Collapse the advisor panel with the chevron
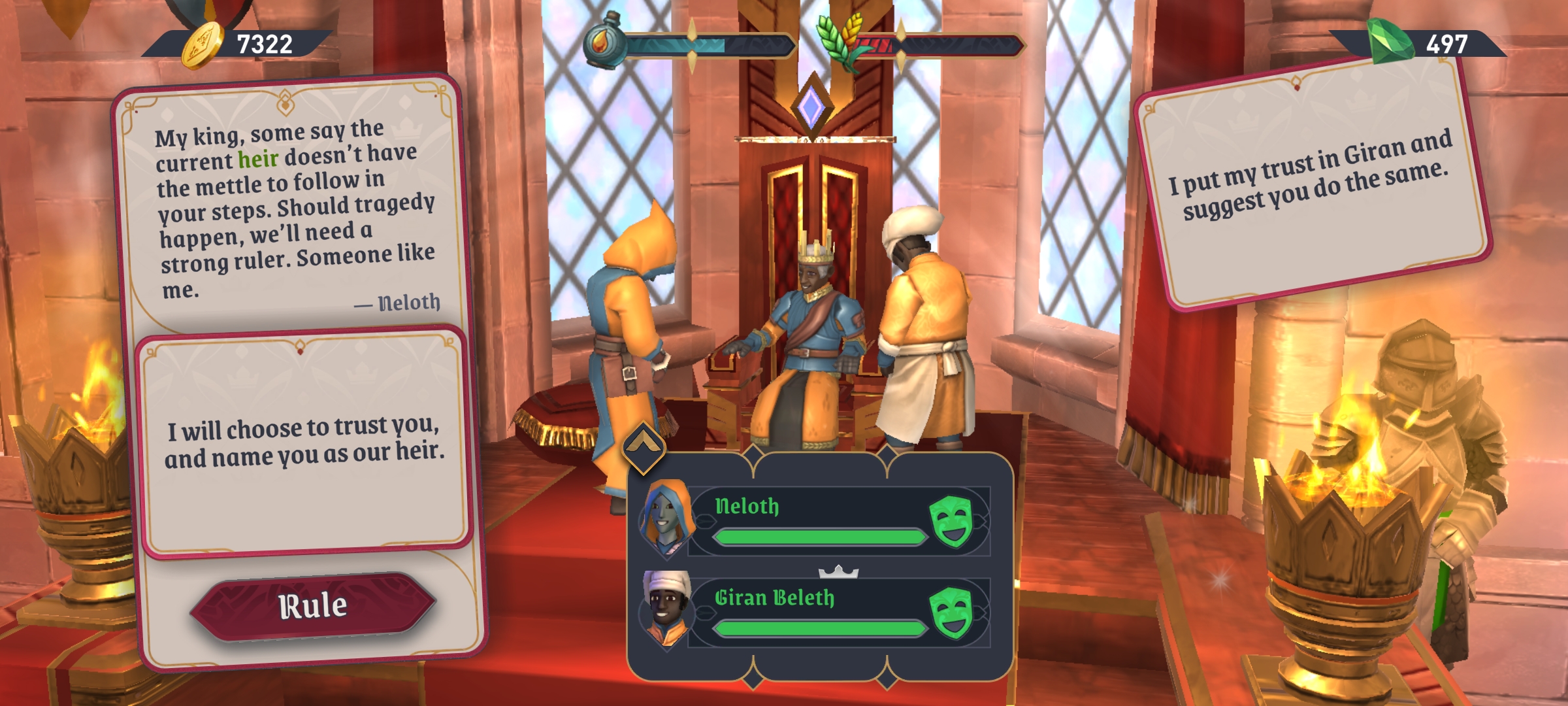The height and width of the screenshot is (706, 1568). point(644,447)
